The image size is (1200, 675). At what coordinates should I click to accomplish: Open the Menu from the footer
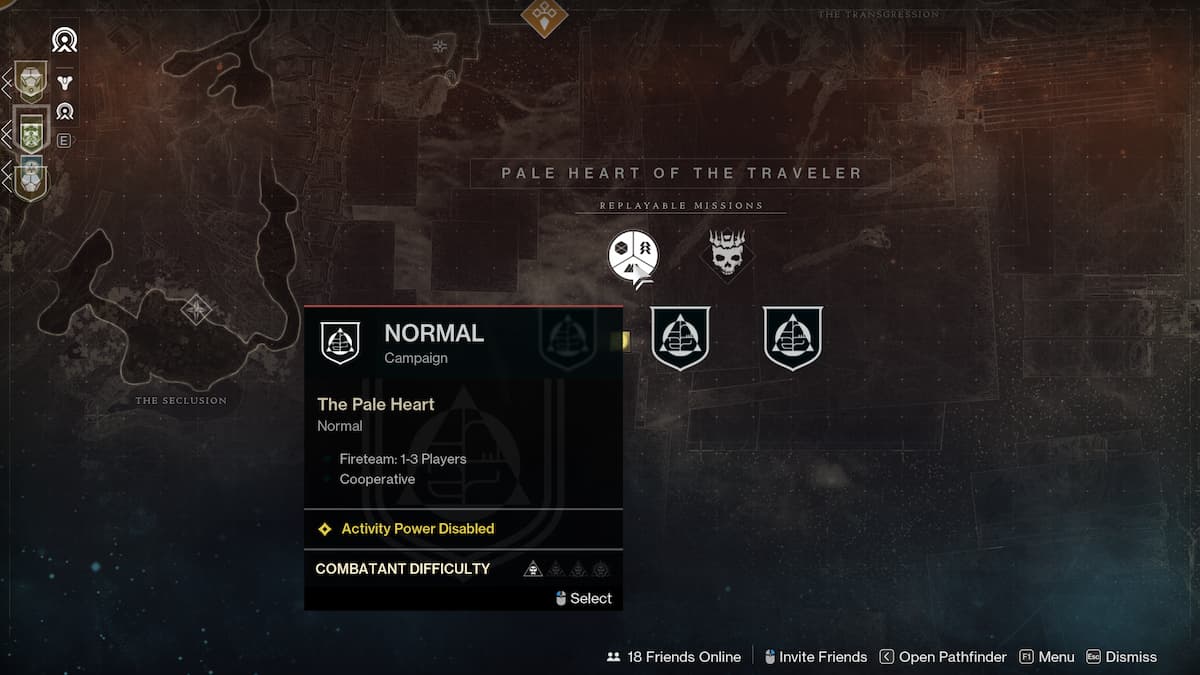pos(1046,657)
